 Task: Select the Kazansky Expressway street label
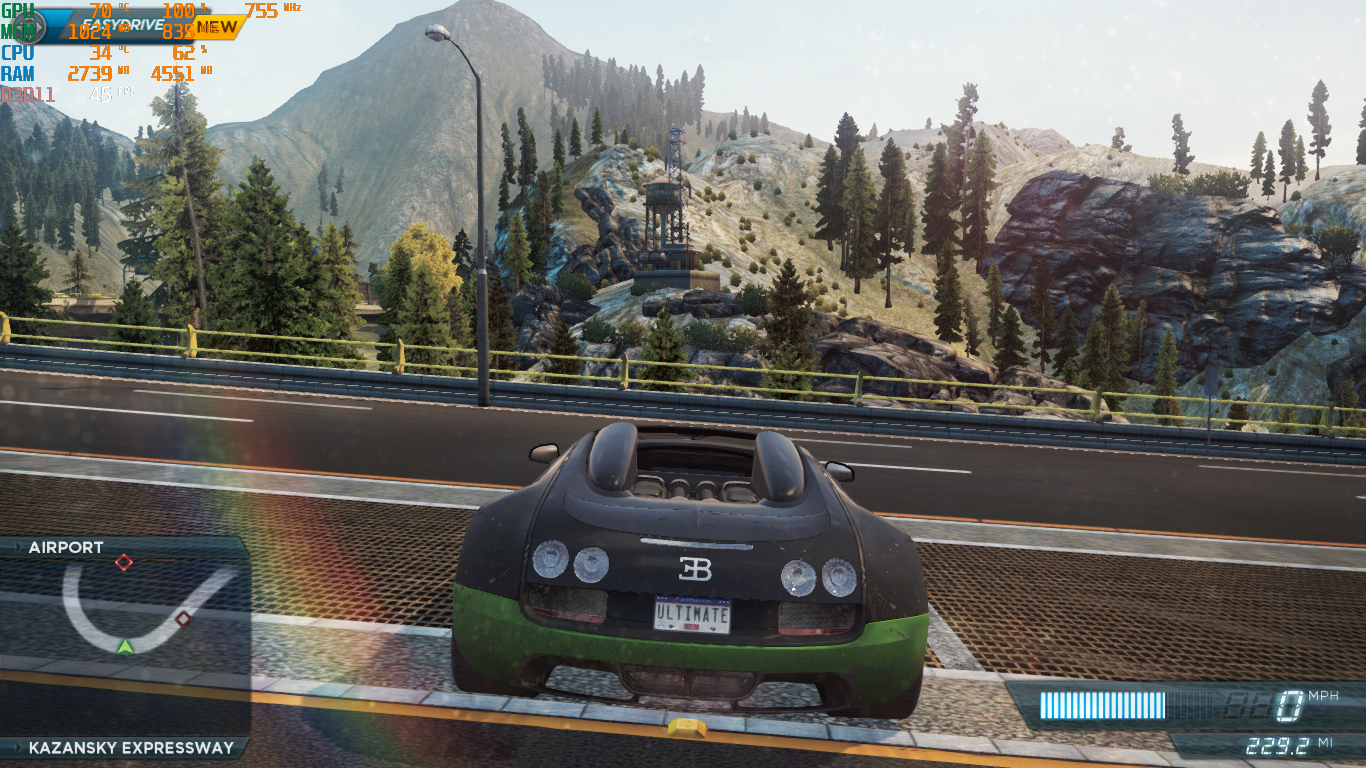[x=130, y=748]
